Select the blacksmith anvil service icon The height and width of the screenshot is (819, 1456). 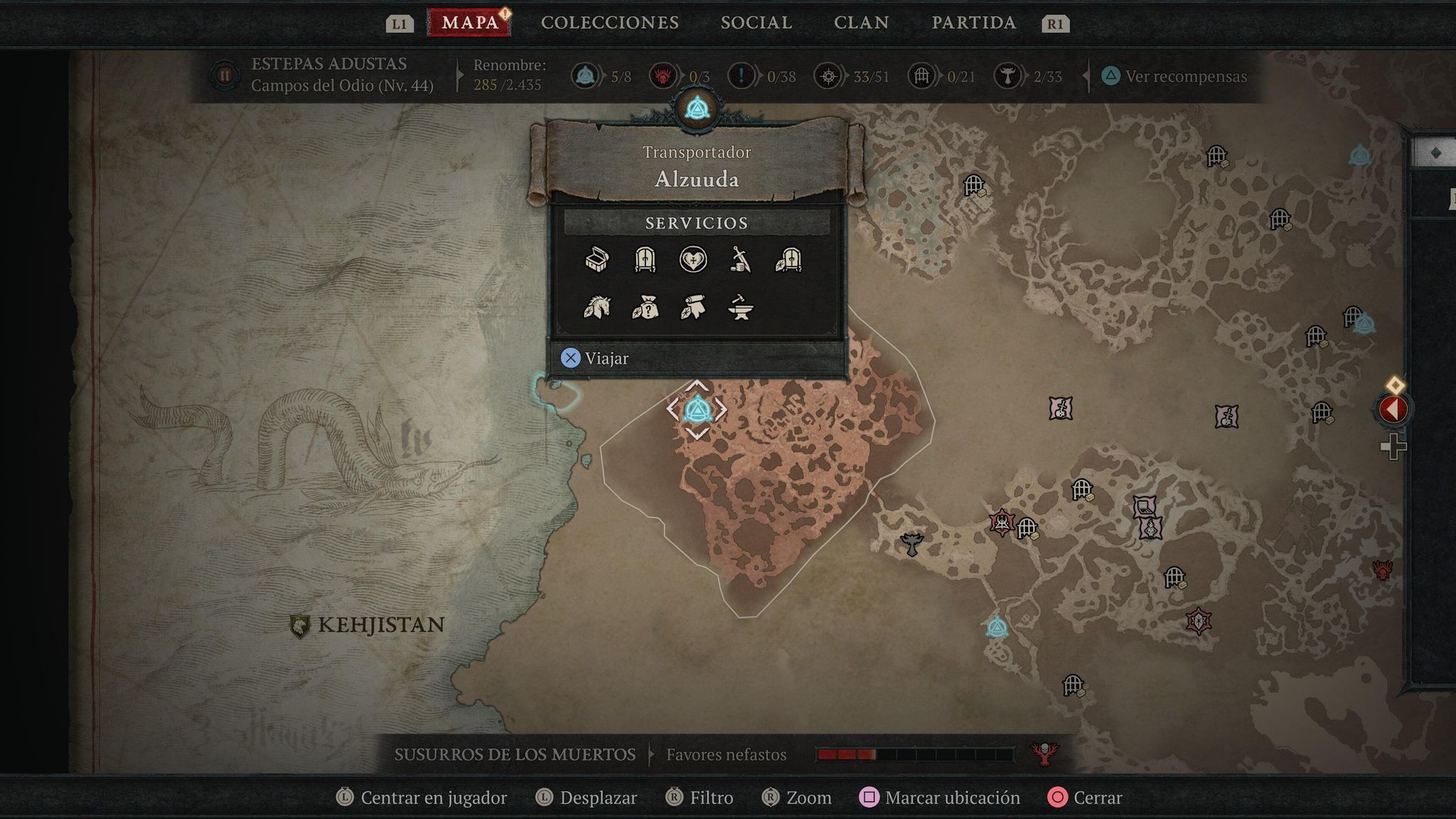739,309
